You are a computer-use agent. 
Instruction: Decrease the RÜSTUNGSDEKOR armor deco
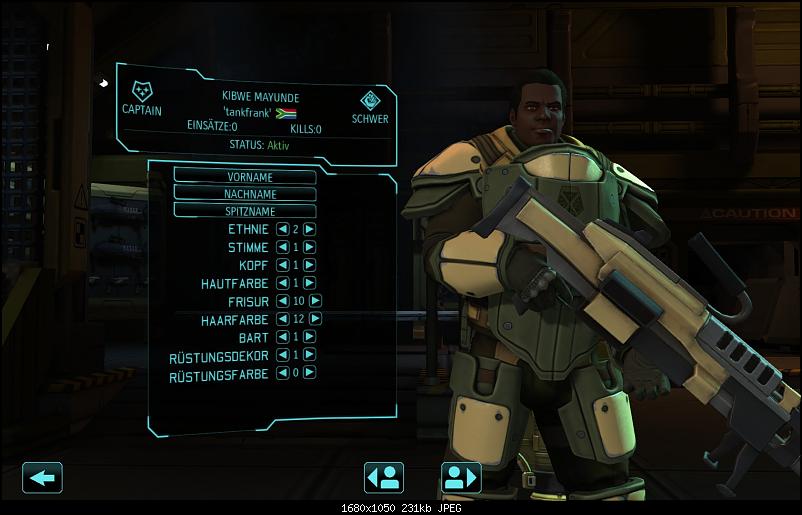(x=282, y=355)
